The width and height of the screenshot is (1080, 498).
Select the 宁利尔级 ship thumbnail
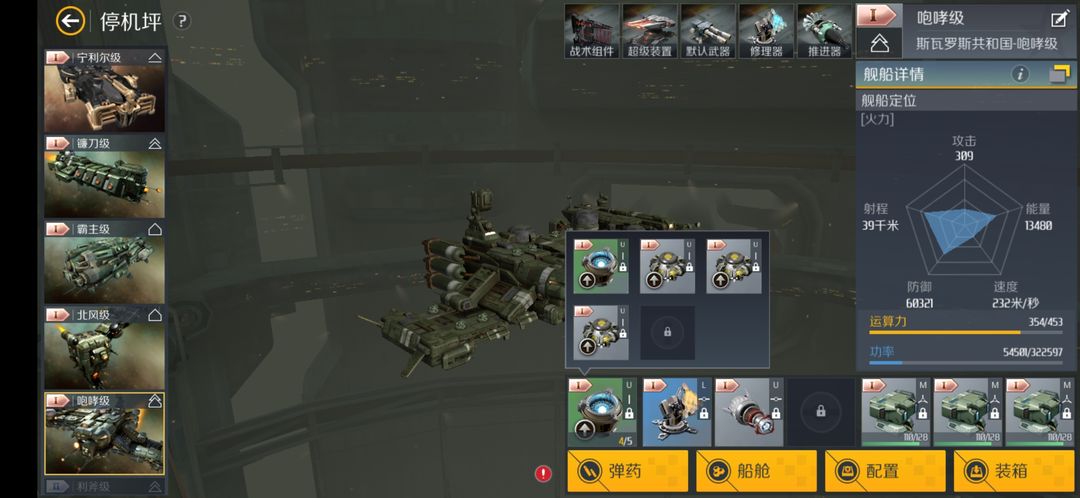104,92
